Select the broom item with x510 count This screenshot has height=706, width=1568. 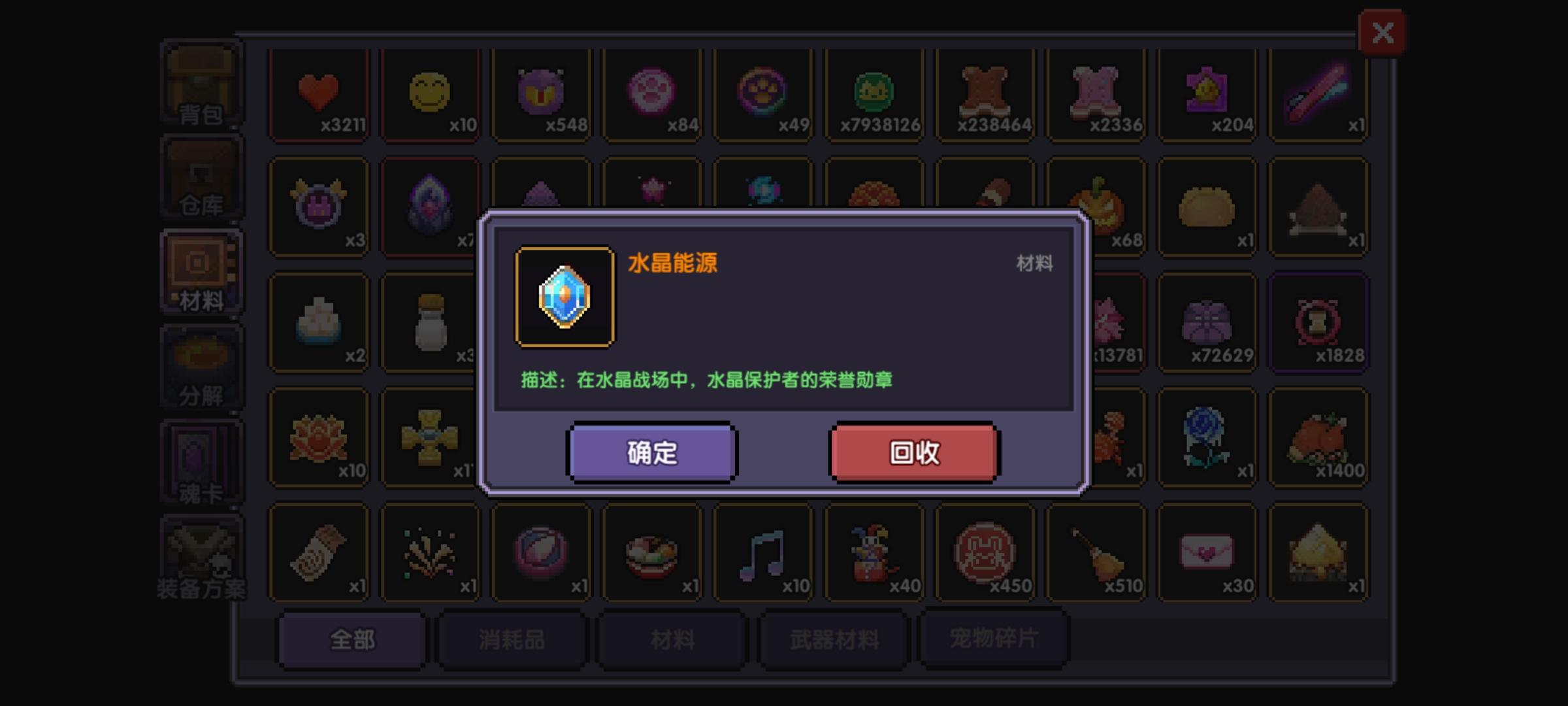click(x=1095, y=552)
